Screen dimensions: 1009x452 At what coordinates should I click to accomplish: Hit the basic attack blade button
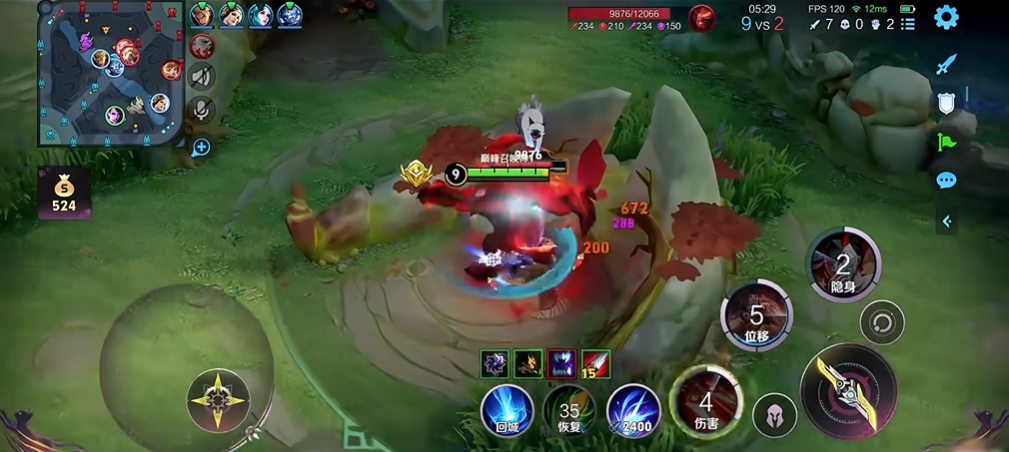click(x=849, y=391)
